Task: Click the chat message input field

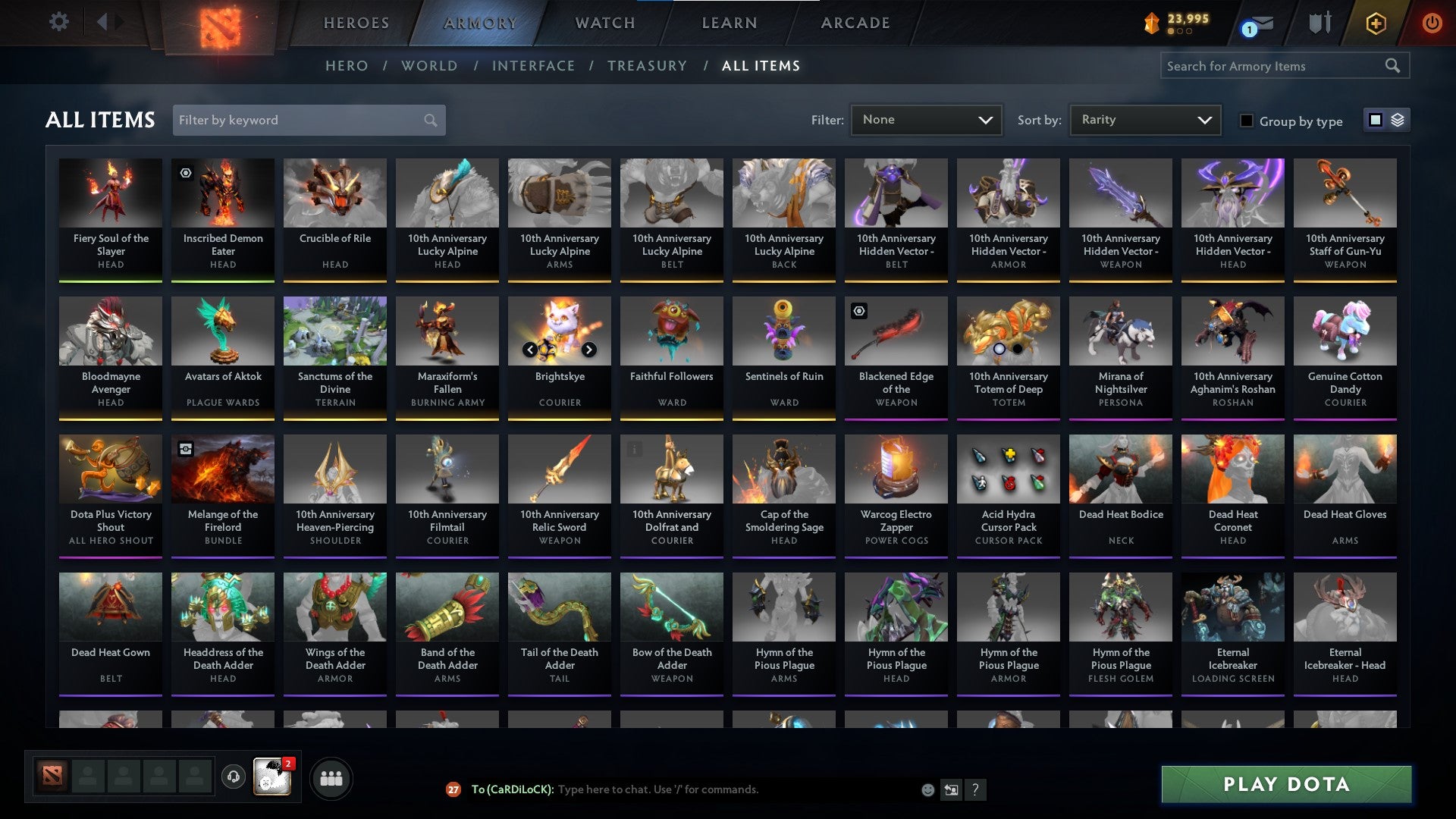Action: (682, 789)
